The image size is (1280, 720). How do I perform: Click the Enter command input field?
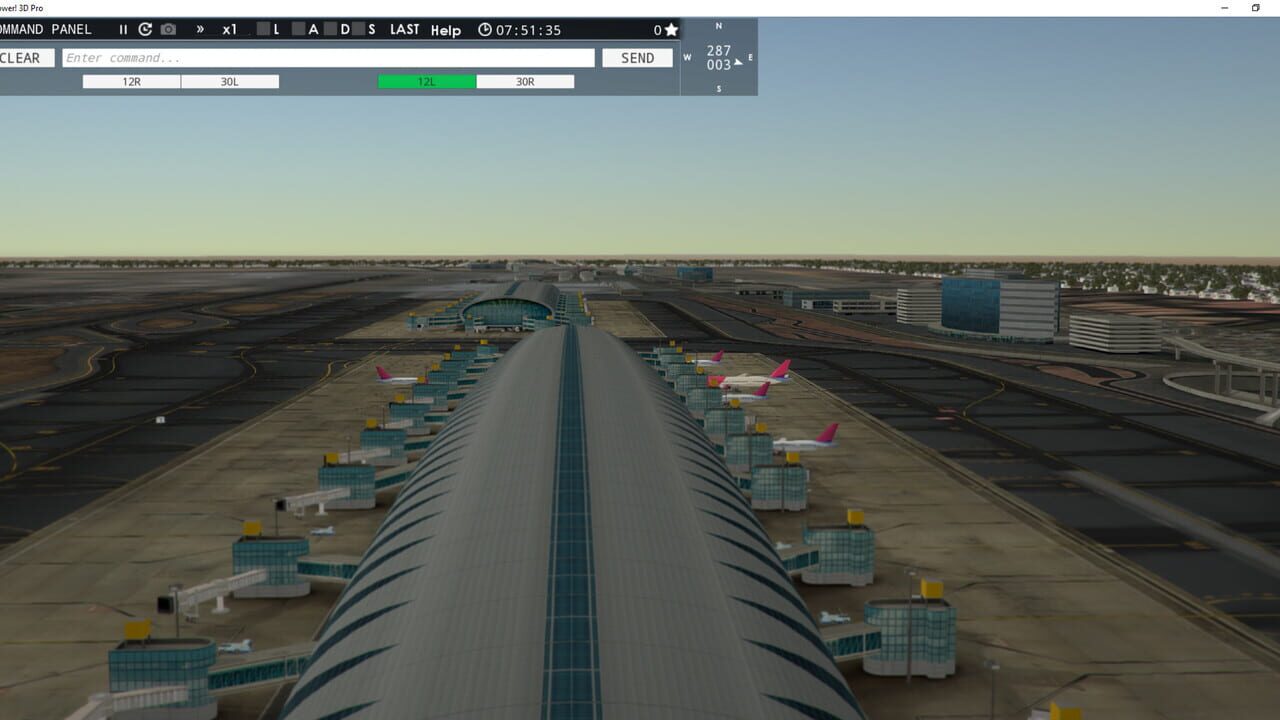coord(330,57)
